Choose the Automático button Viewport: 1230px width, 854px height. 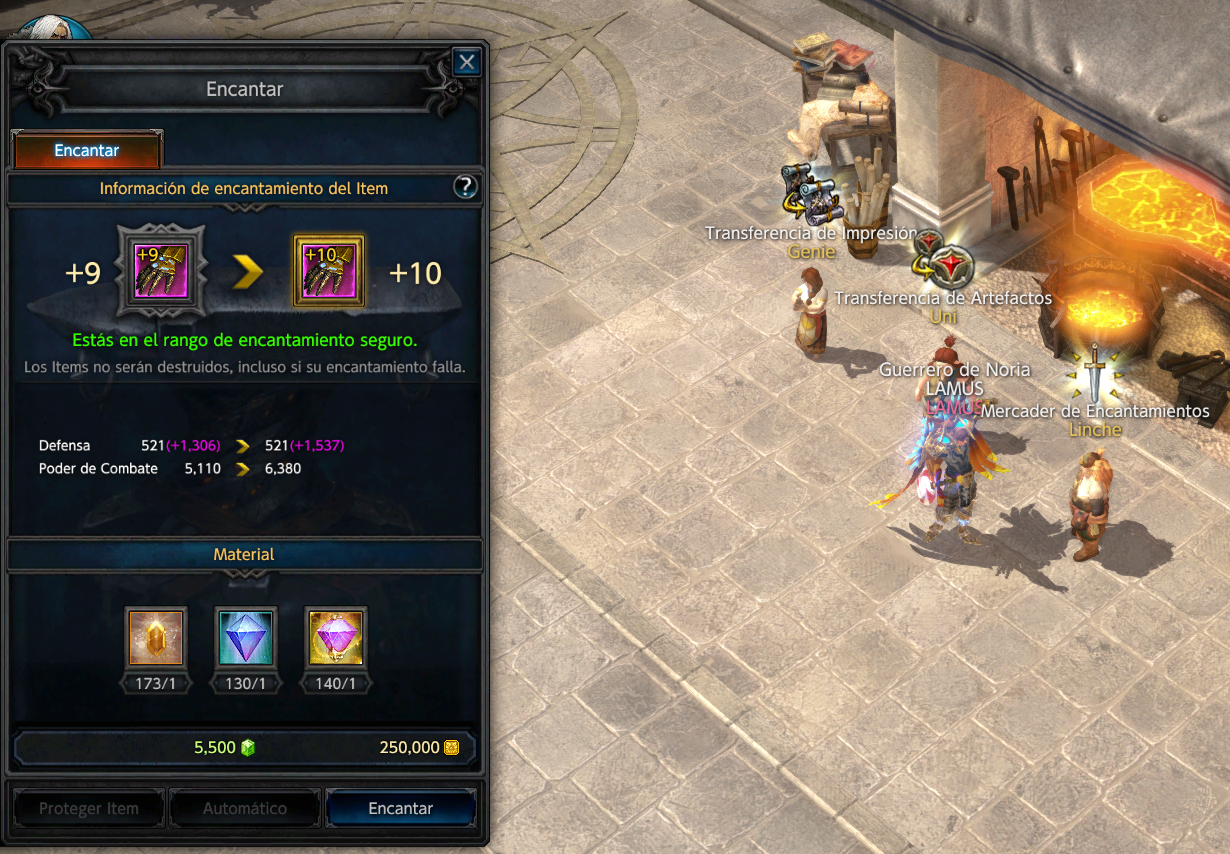(x=245, y=808)
